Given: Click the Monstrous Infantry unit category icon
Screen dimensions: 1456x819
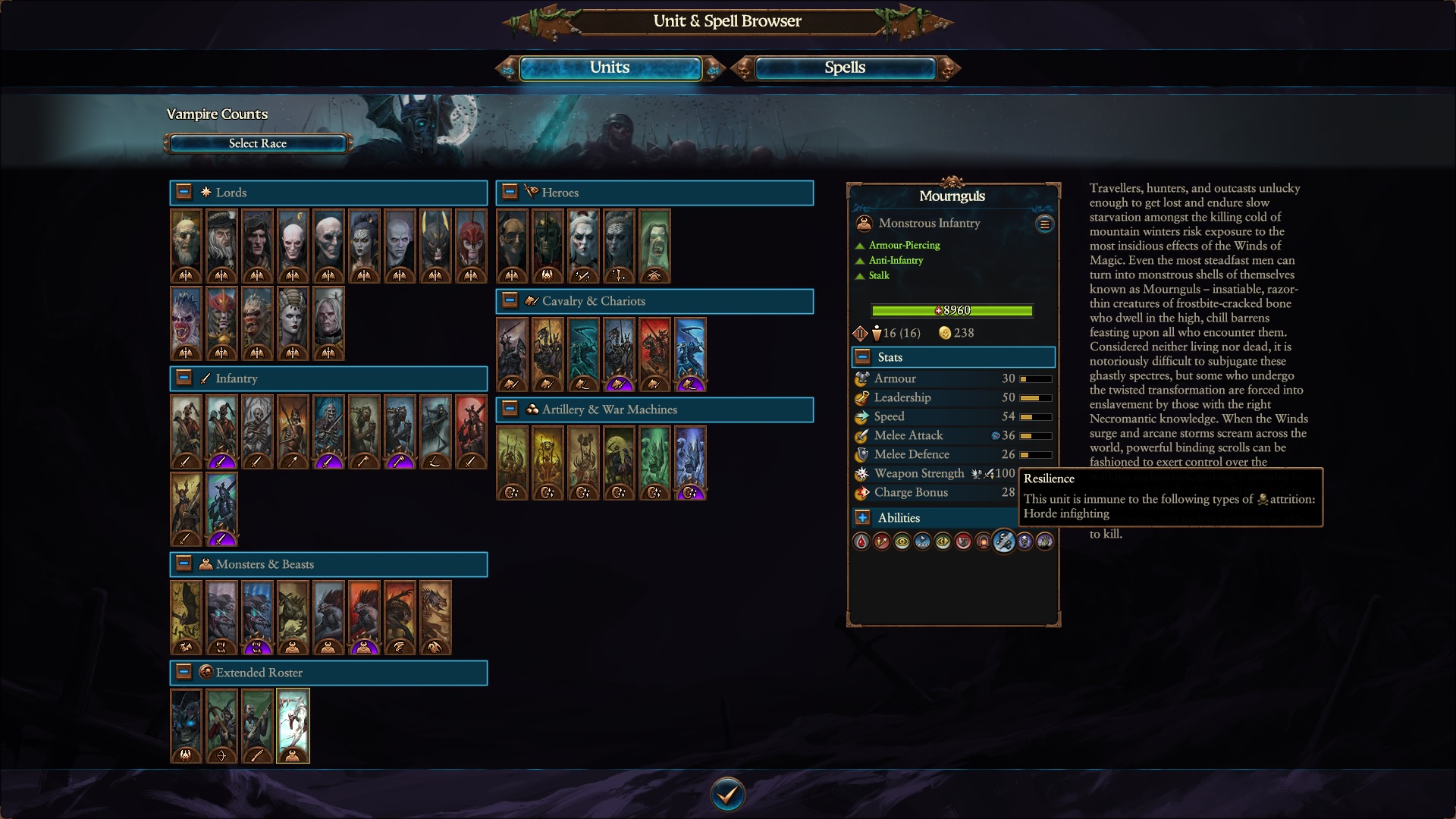Looking at the screenshot, I should click(864, 222).
